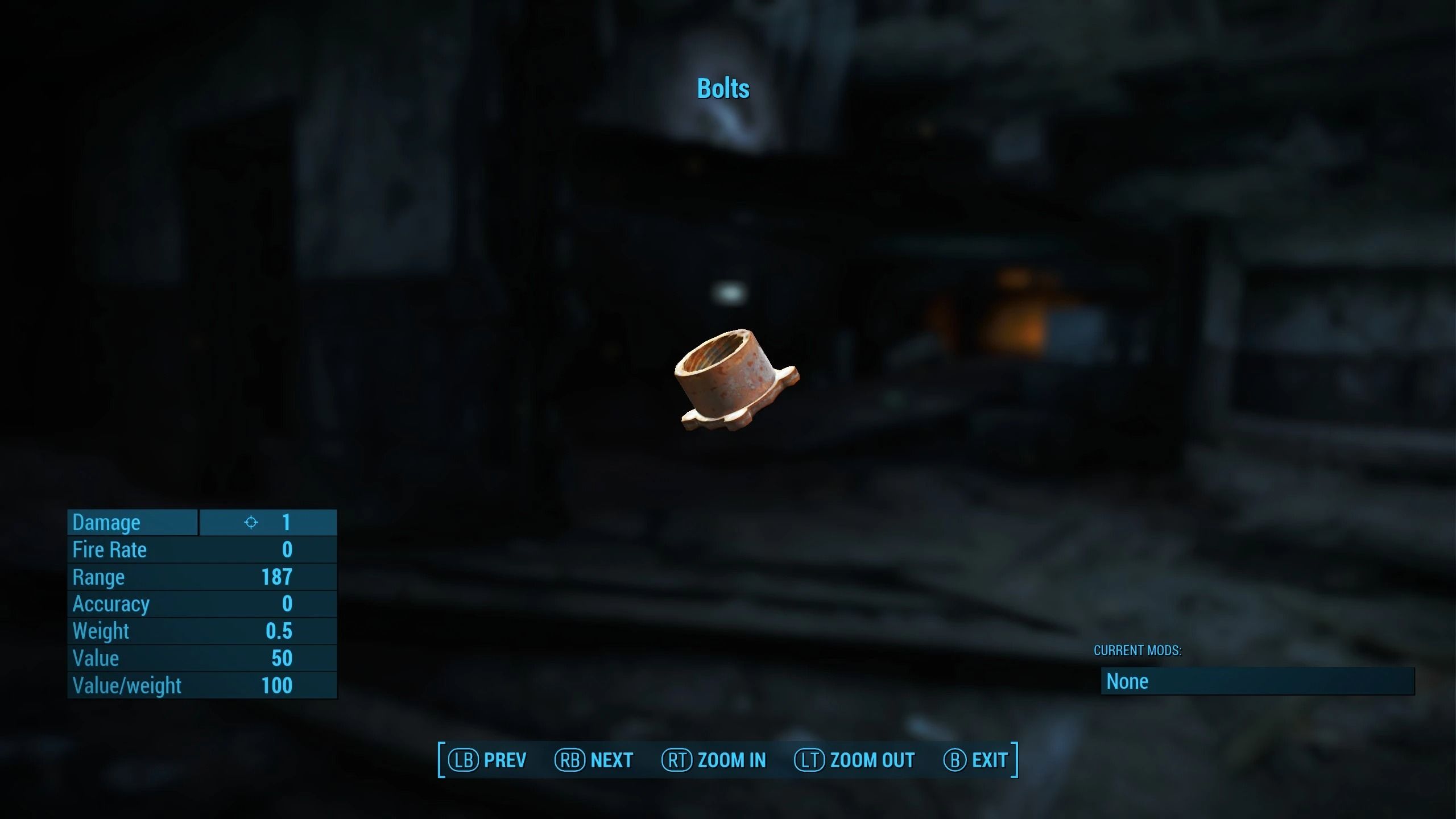1456x819 pixels.
Task: Click the LB button icon for PREV
Action: (x=463, y=759)
